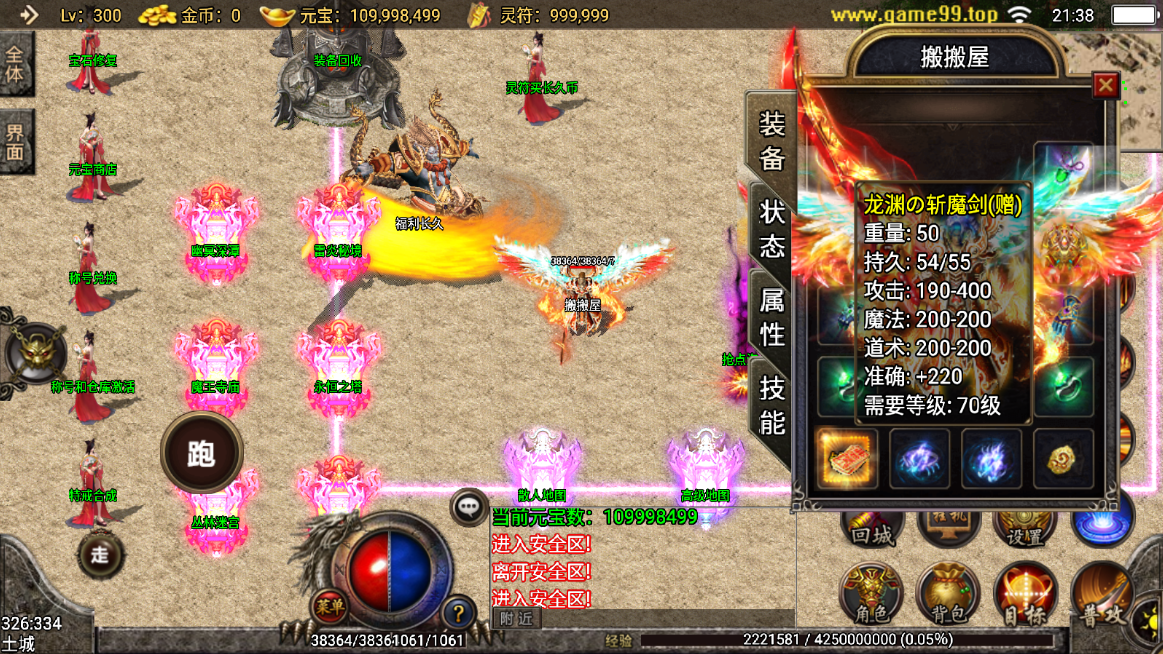
Task: Open the 角色 character sheet icon
Action: [x=871, y=594]
